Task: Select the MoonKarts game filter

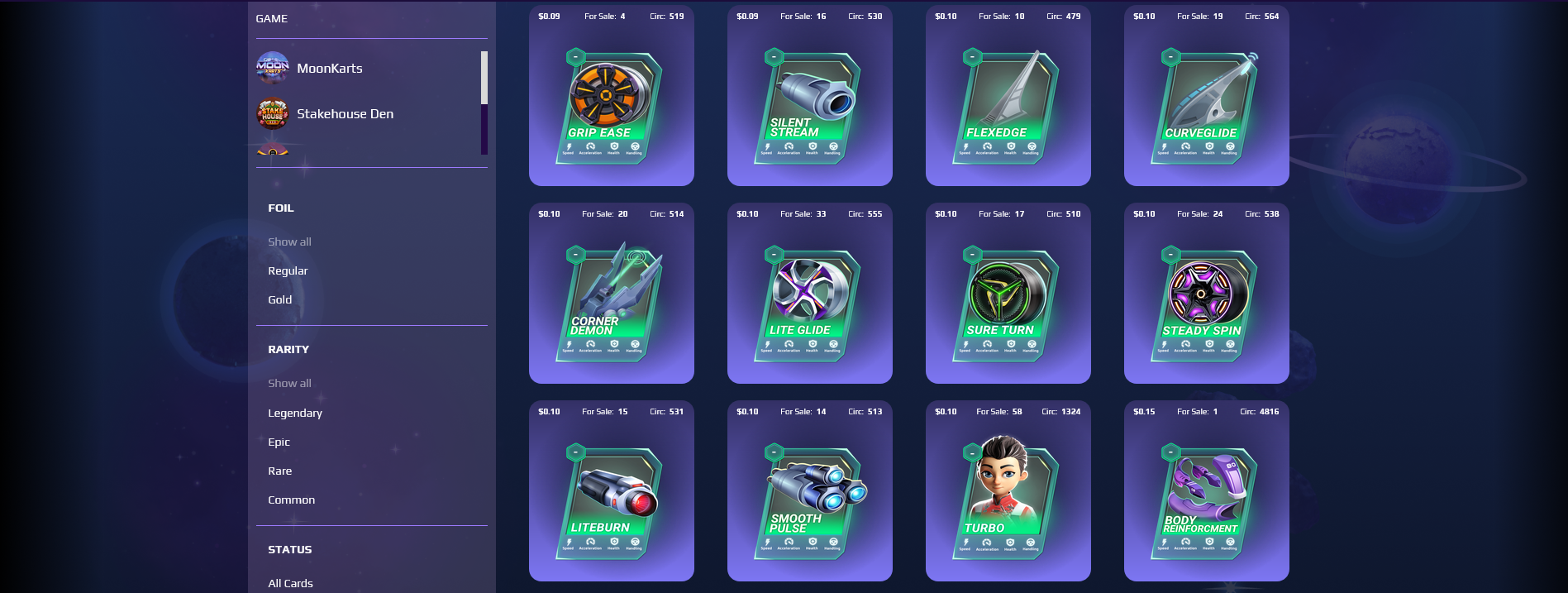Action: pos(329,69)
